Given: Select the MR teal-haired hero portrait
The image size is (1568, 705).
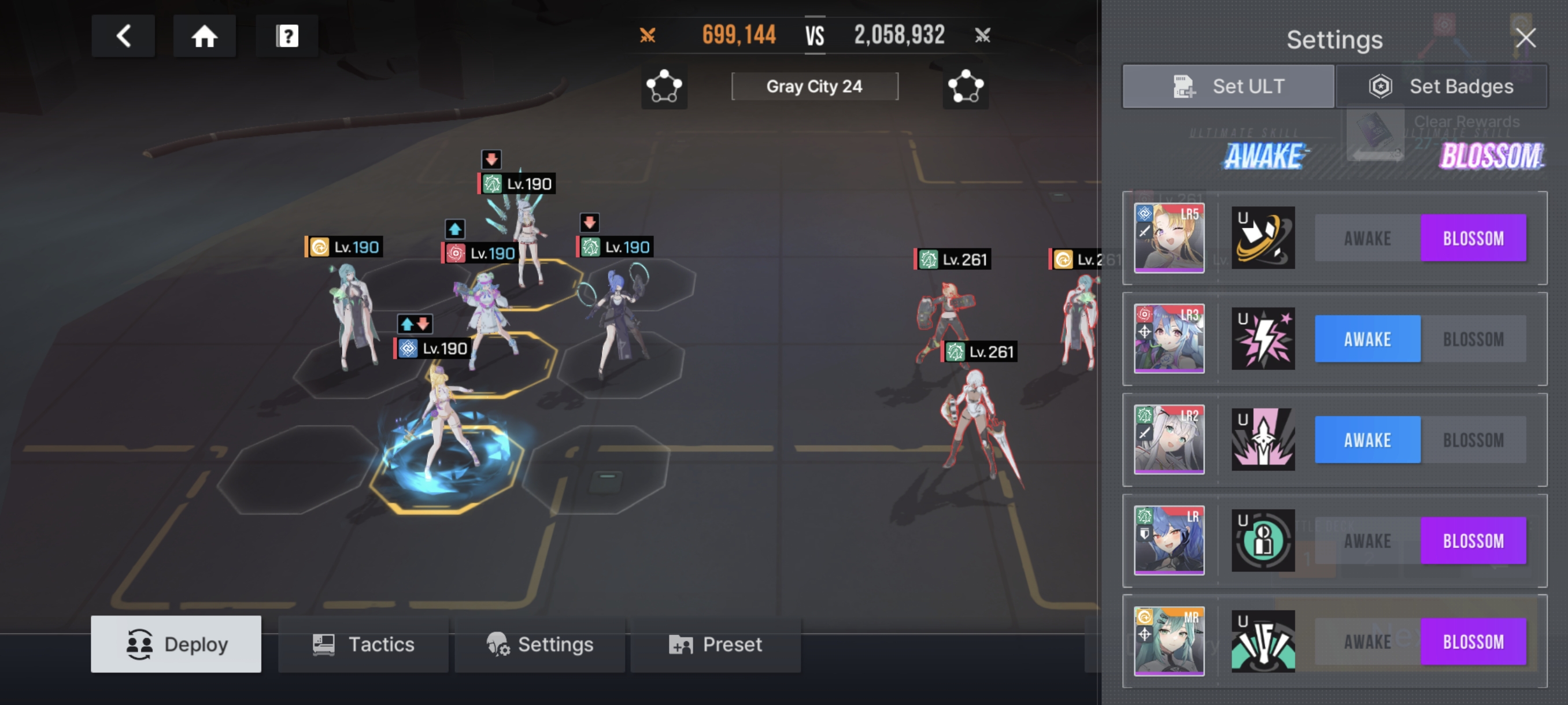Looking at the screenshot, I should (x=1168, y=642).
